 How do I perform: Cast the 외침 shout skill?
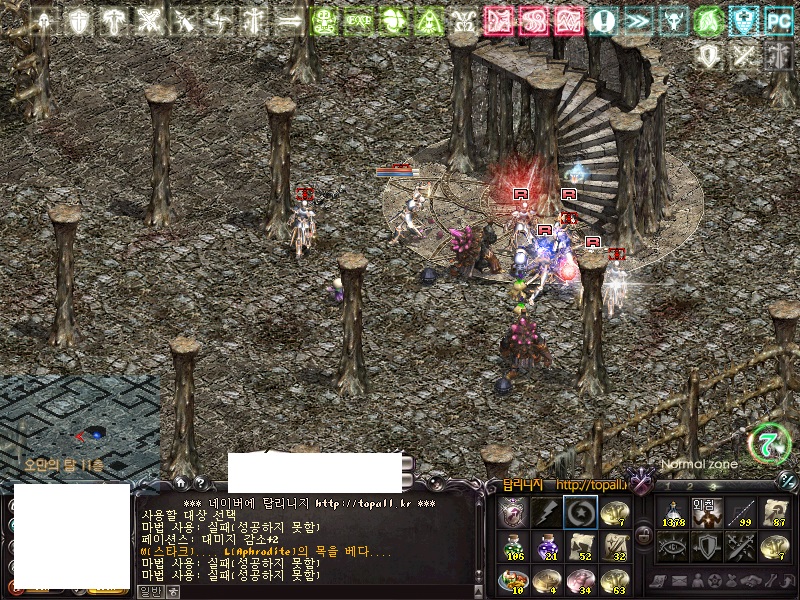click(706, 512)
